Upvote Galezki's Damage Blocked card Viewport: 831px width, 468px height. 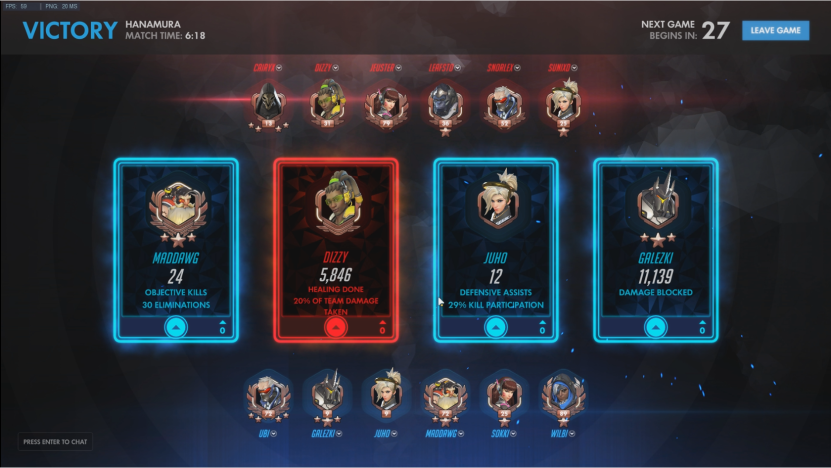point(655,327)
